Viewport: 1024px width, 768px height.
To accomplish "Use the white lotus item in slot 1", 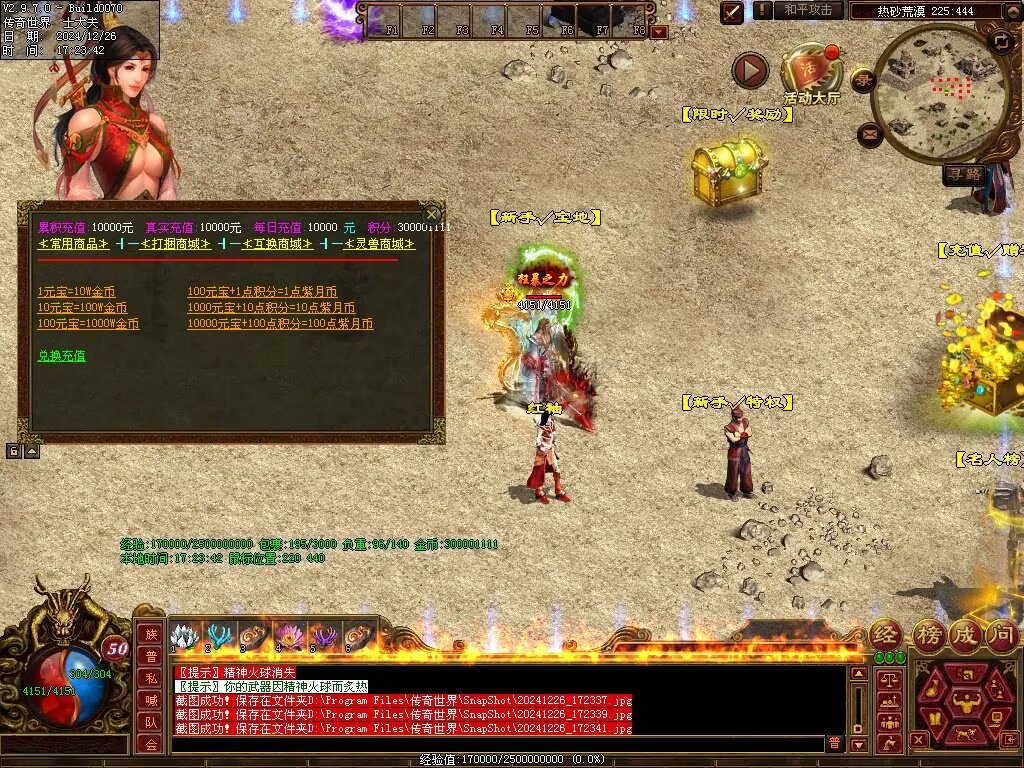I will click(182, 637).
